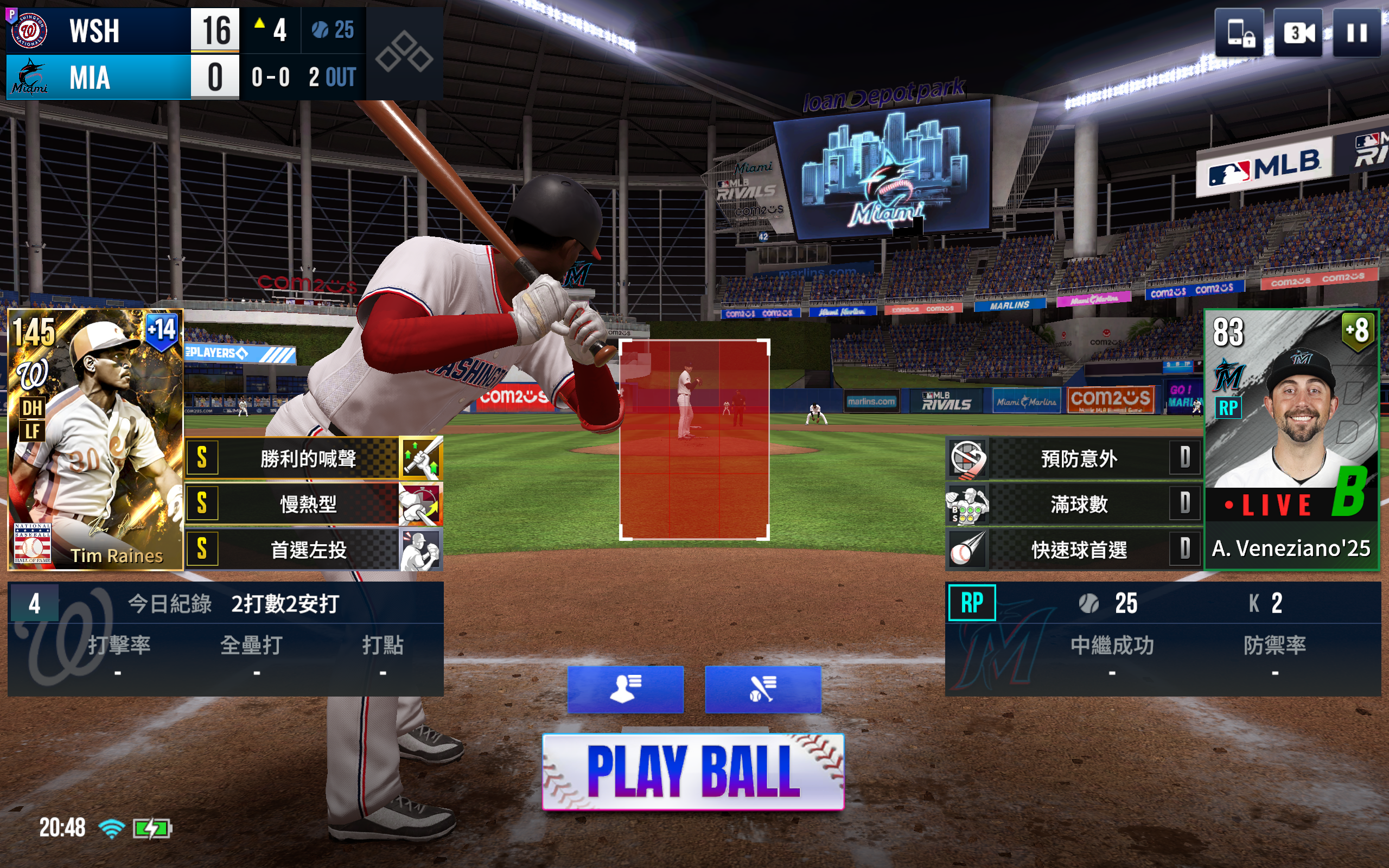Toggle the device lock button

1239,33
